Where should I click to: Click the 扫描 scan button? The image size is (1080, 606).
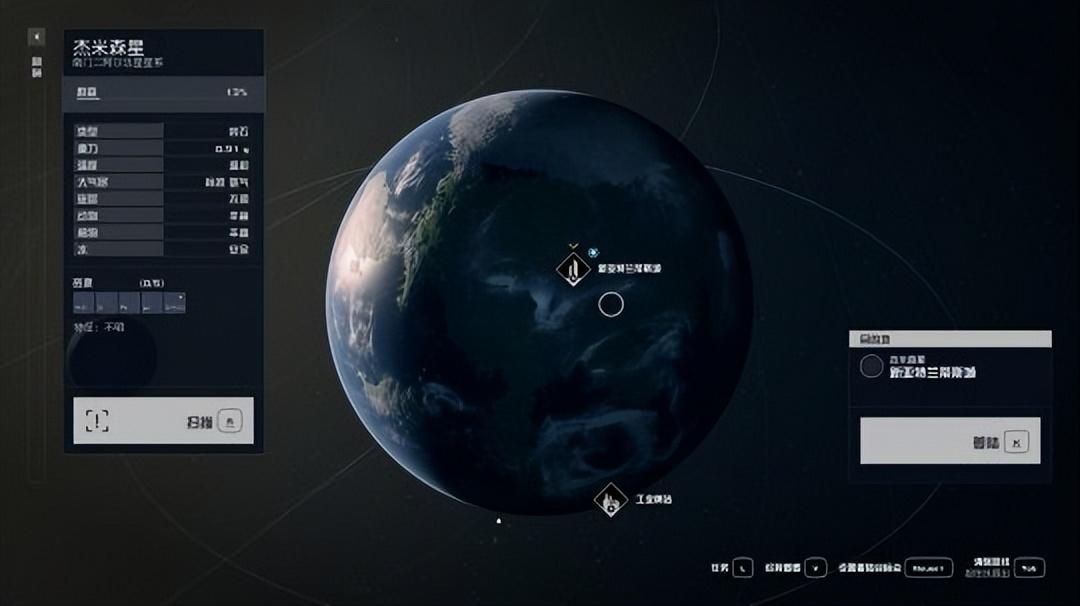tap(163, 421)
